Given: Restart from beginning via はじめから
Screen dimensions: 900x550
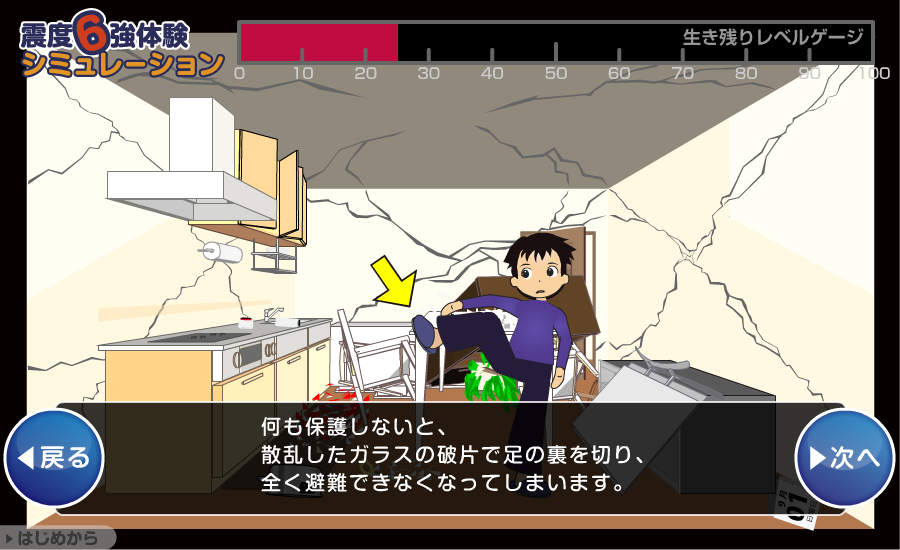Looking at the screenshot, I should (x=58, y=538).
